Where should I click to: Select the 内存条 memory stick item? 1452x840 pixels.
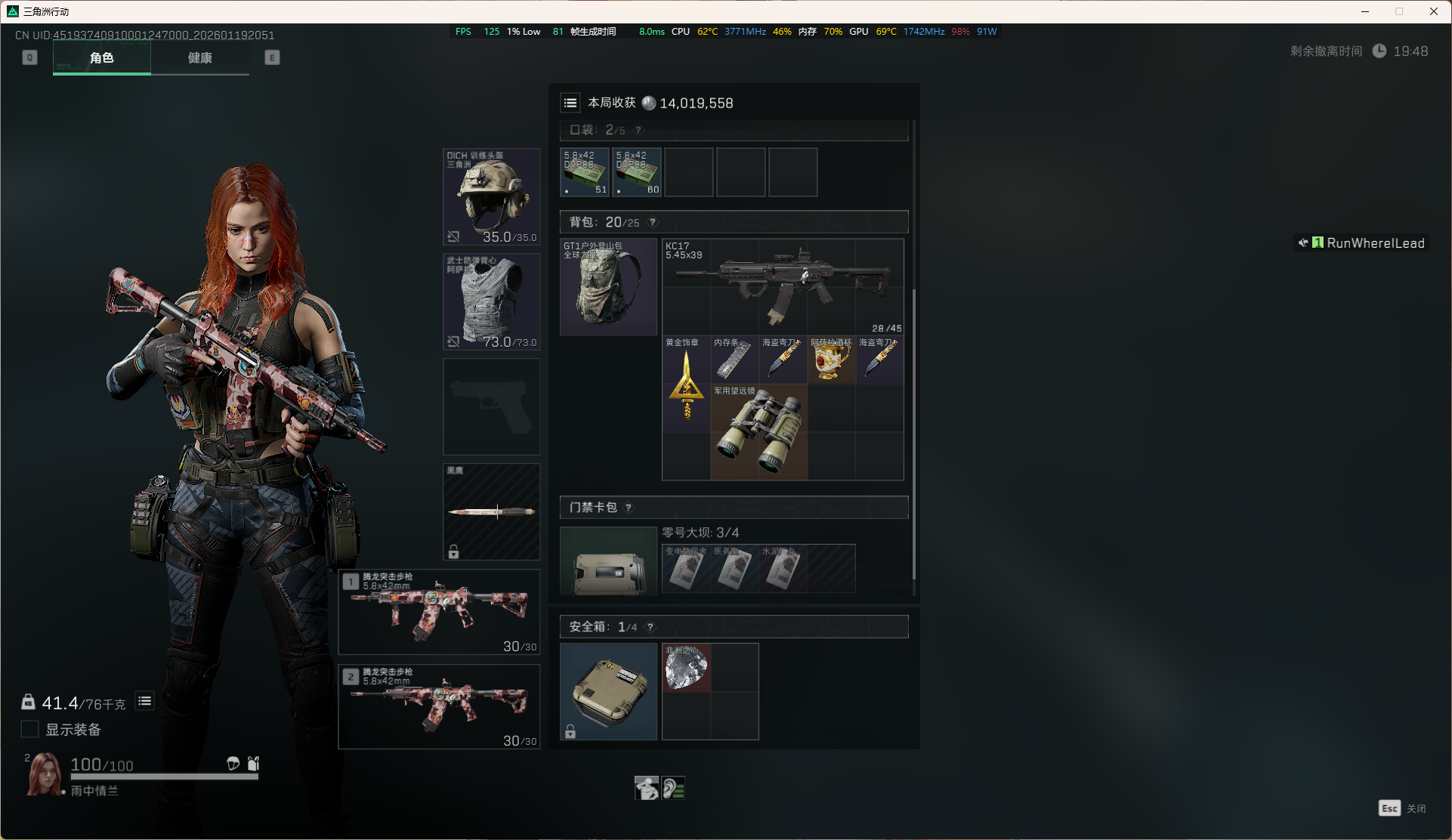[734, 360]
